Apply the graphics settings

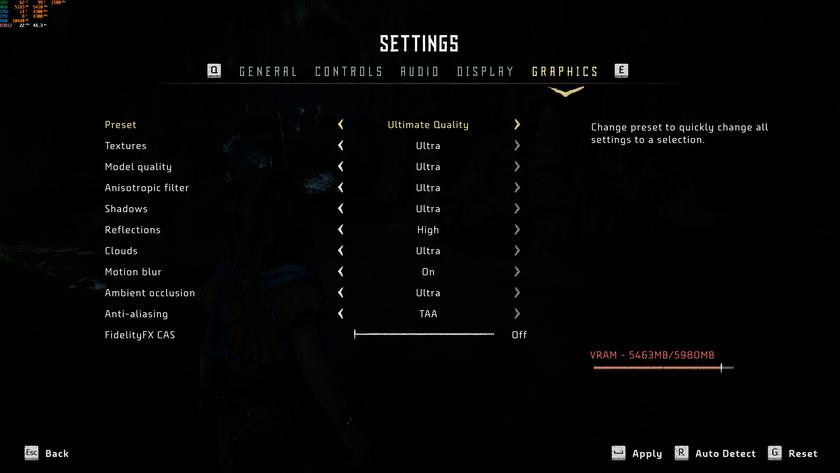646,454
